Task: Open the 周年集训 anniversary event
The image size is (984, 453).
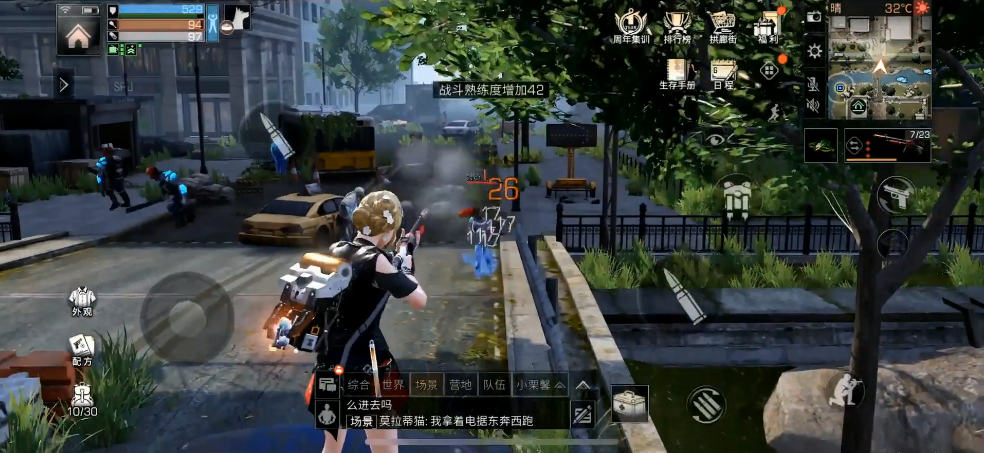Action: (x=630, y=28)
